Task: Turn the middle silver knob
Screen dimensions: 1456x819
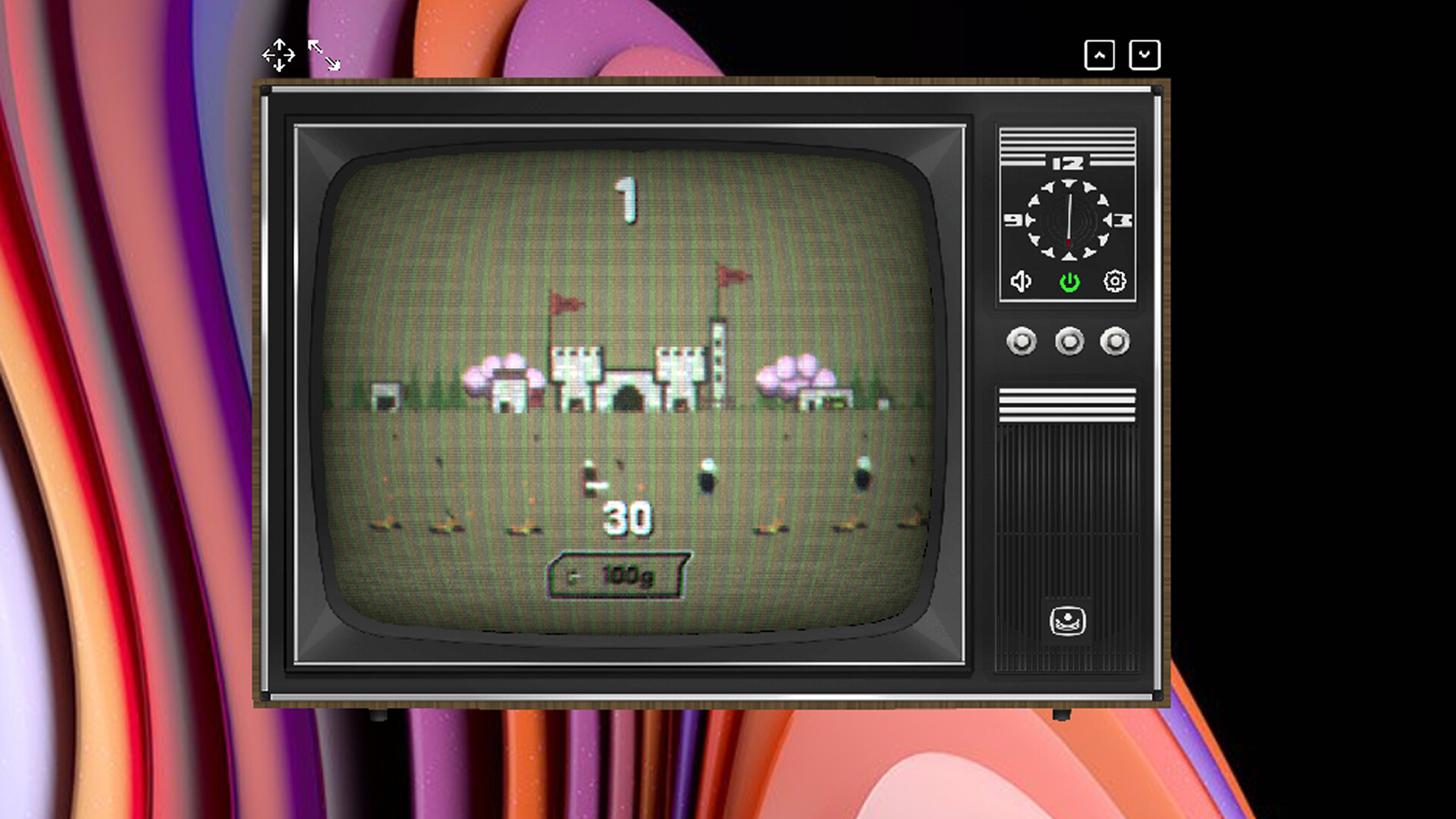Action: pos(1068,341)
